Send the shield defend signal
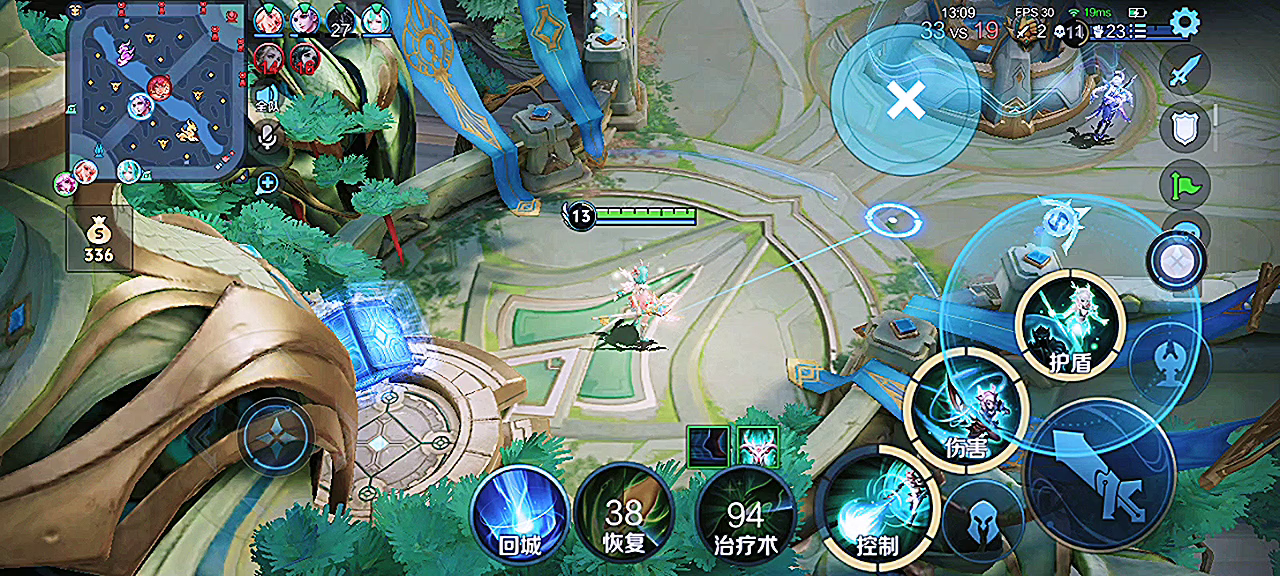Image resolution: width=1280 pixels, height=576 pixels. coord(1184,128)
